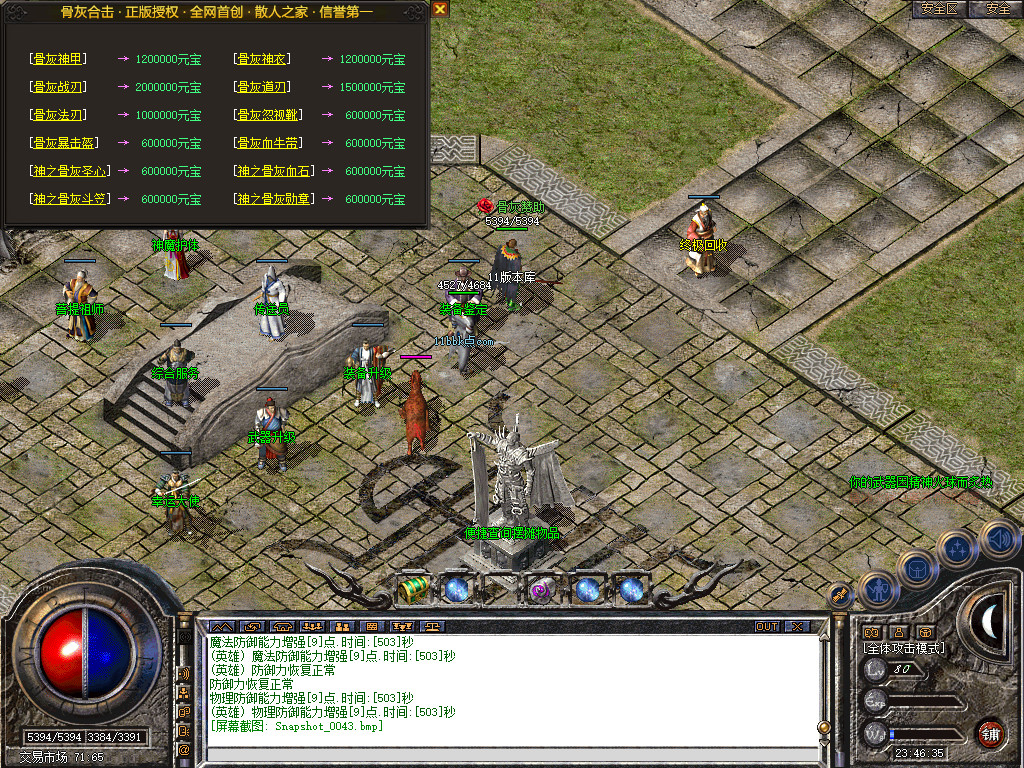The height and width of the screenshot is (768, 1024).
Task: Open the character status figure button
Action: pyautogui.click(x=878, y=590)
